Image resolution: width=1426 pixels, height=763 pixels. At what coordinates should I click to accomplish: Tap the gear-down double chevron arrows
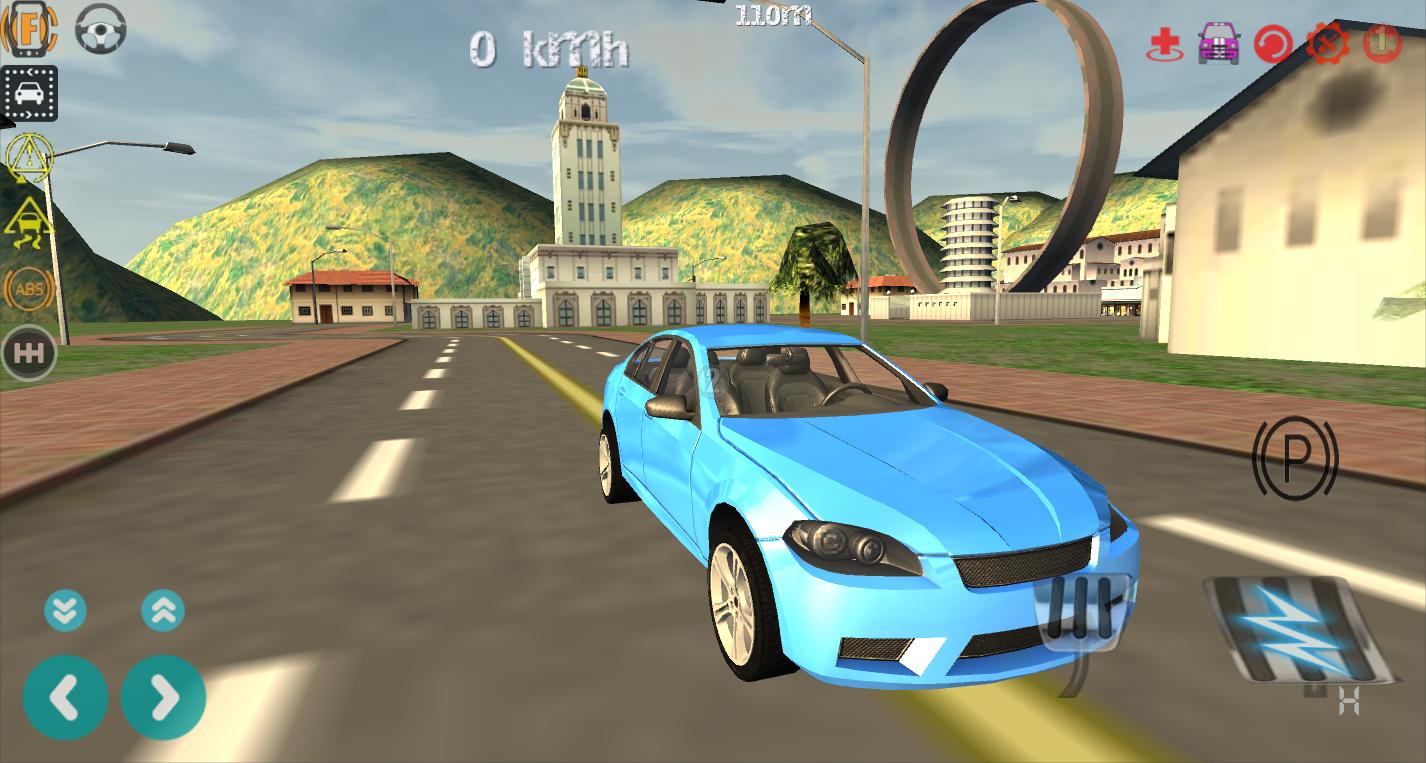click(66, 610)
